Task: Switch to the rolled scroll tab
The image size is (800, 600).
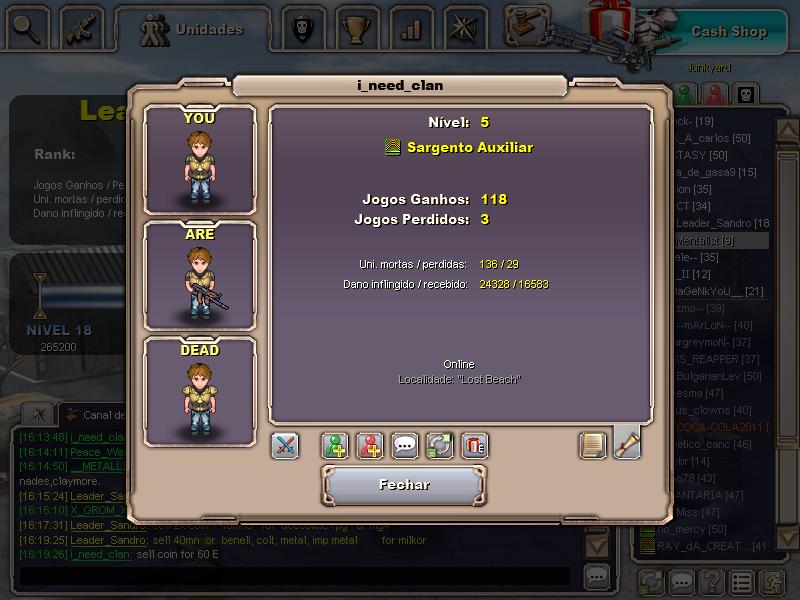Action: [x=627, y=443]
